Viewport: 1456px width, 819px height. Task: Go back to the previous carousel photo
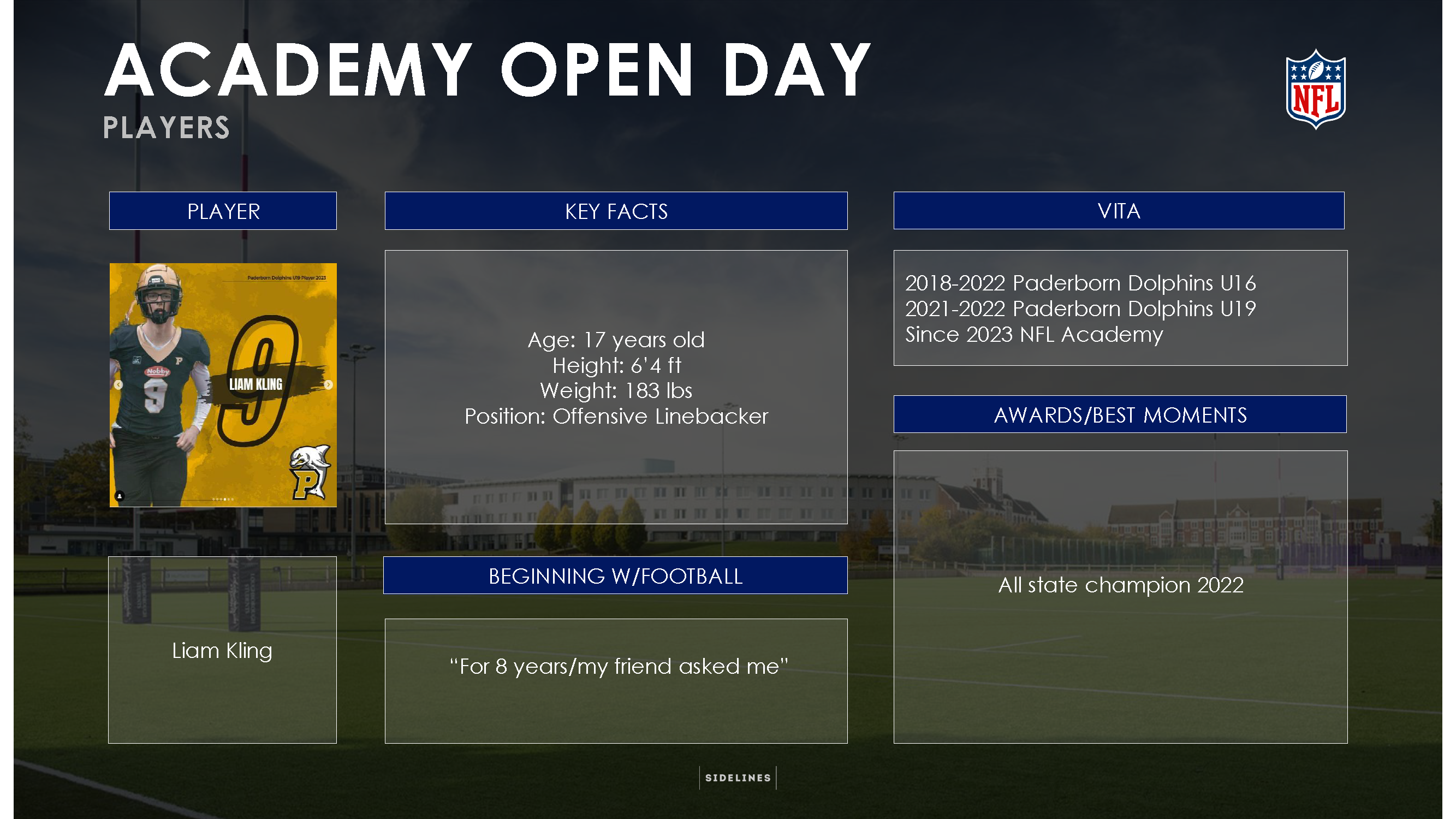coord(118,385)
